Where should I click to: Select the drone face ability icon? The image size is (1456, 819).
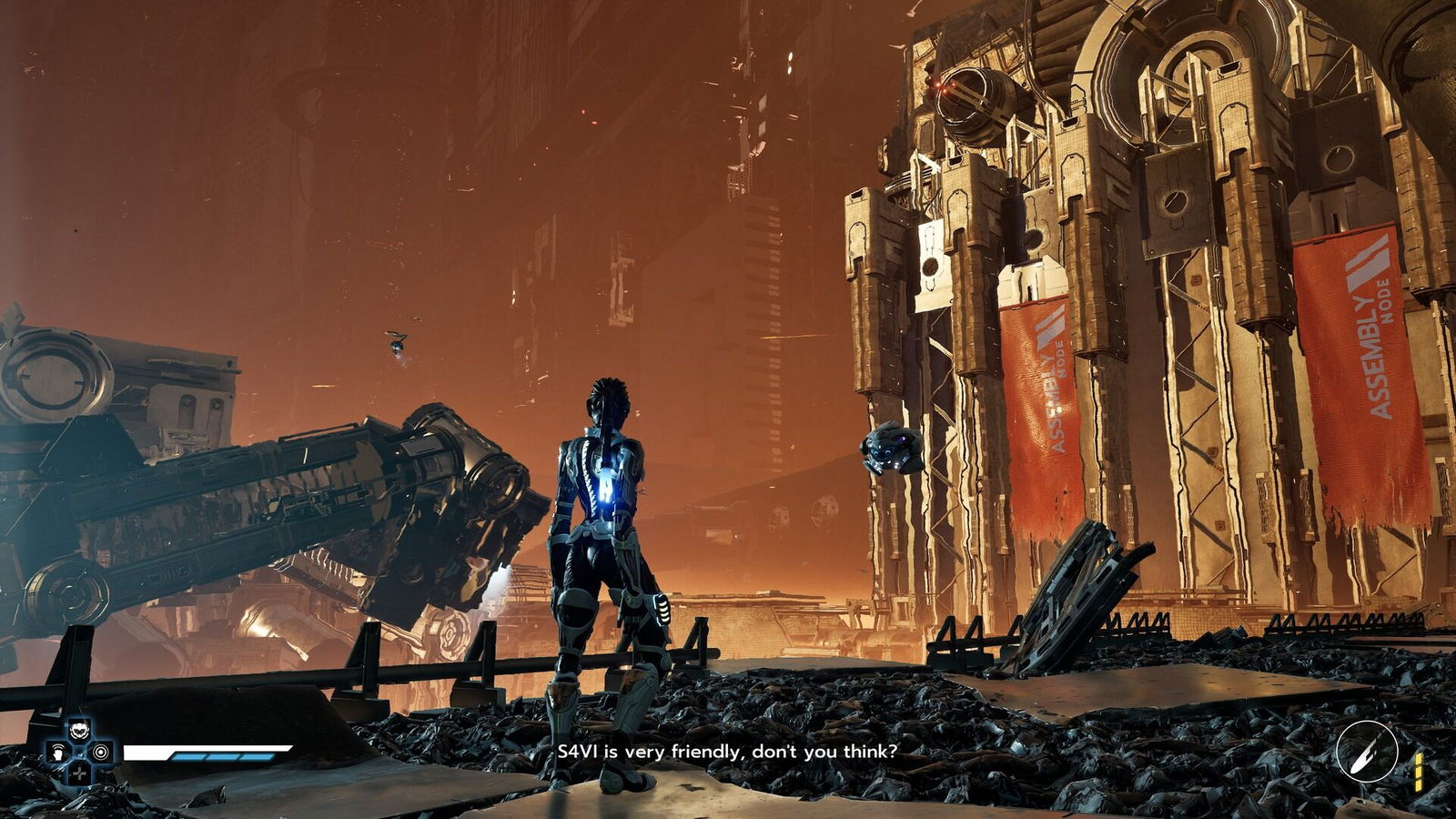click(x=80, y=730)
